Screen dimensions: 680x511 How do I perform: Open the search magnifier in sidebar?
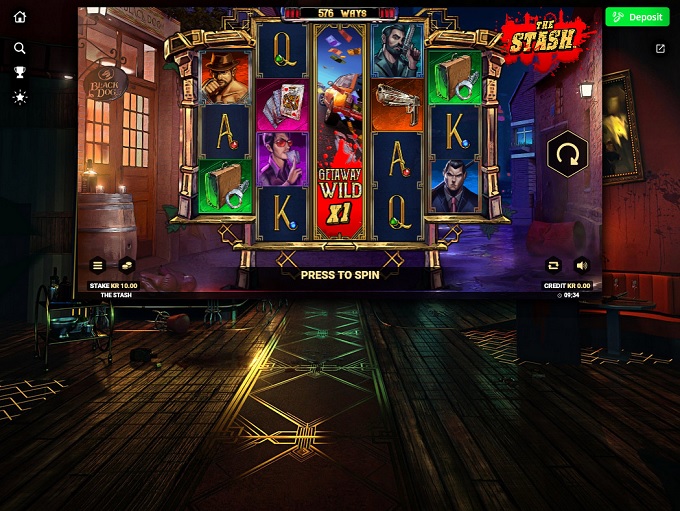pyautogui.click(x=20, y=48)
